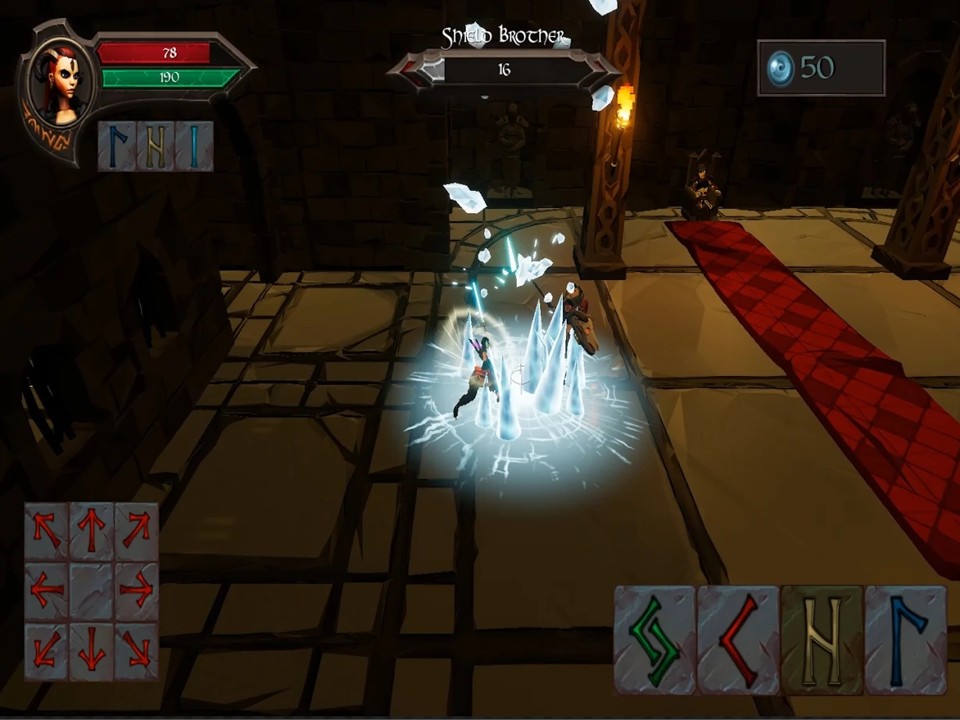Use the up-right diagonal arrow tile
The height and width of the screenshot is (720, 960).
(136, 530)
